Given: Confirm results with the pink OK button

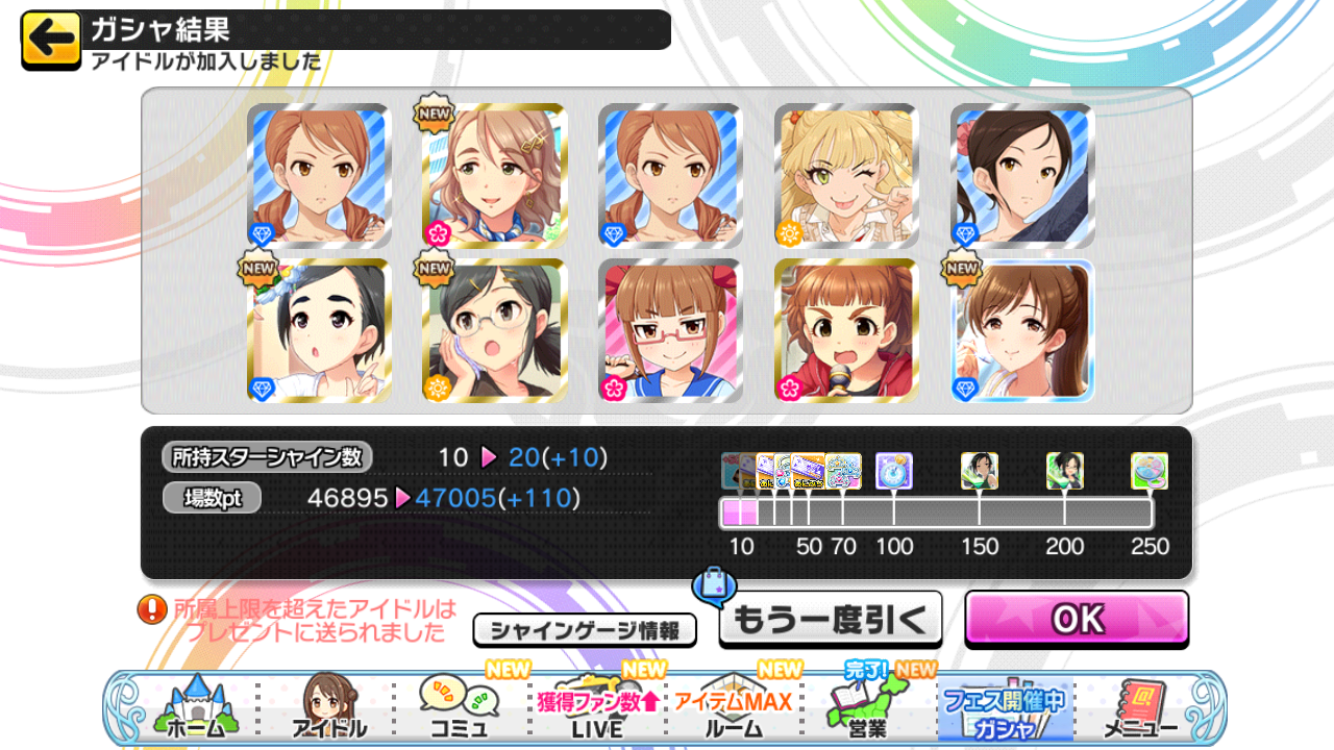Looking at the screenshot, I should click(1077, 619).
